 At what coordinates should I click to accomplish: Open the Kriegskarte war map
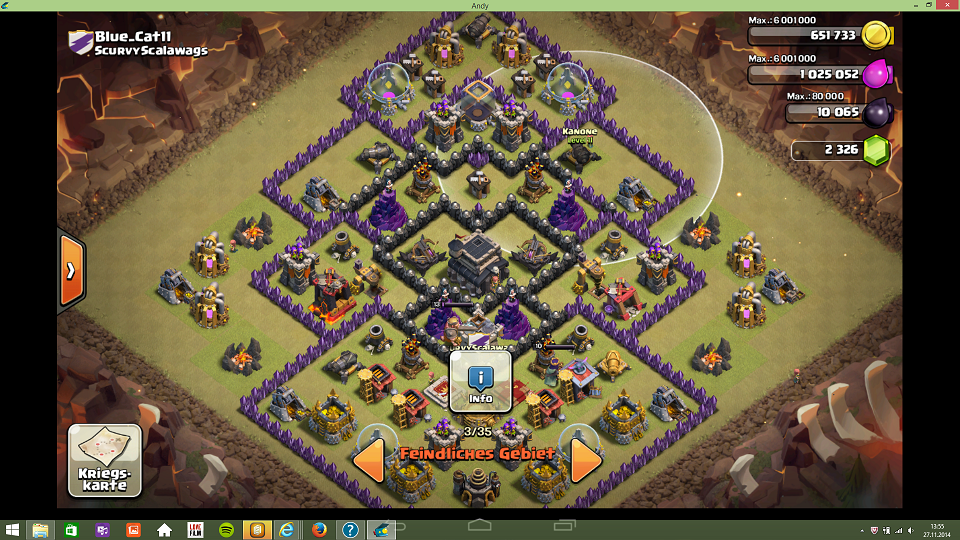click(104, 461)
